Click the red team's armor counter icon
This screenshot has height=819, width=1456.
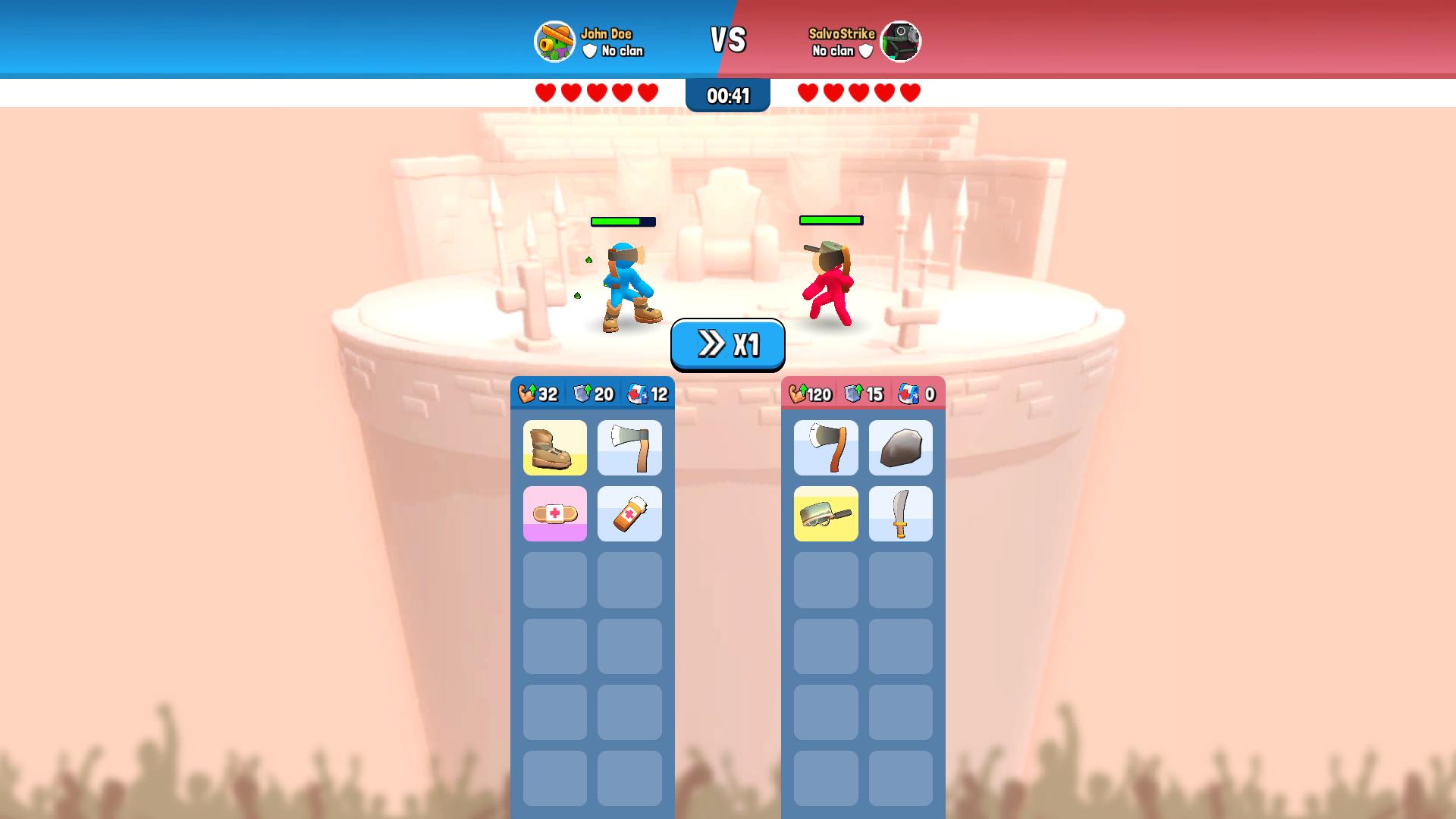click(x=854, y=394)
